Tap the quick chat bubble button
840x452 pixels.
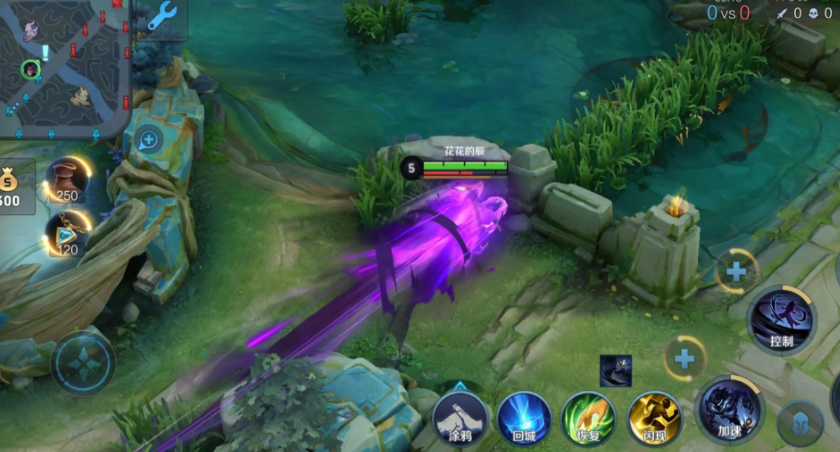(x=149, y=140)
